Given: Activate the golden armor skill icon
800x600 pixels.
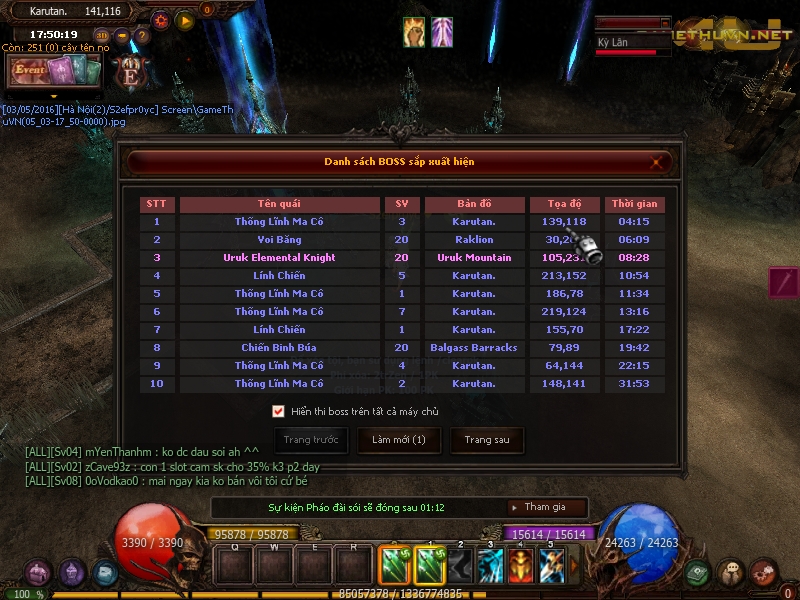Looking at the screenshot, I should click(521, 567).
